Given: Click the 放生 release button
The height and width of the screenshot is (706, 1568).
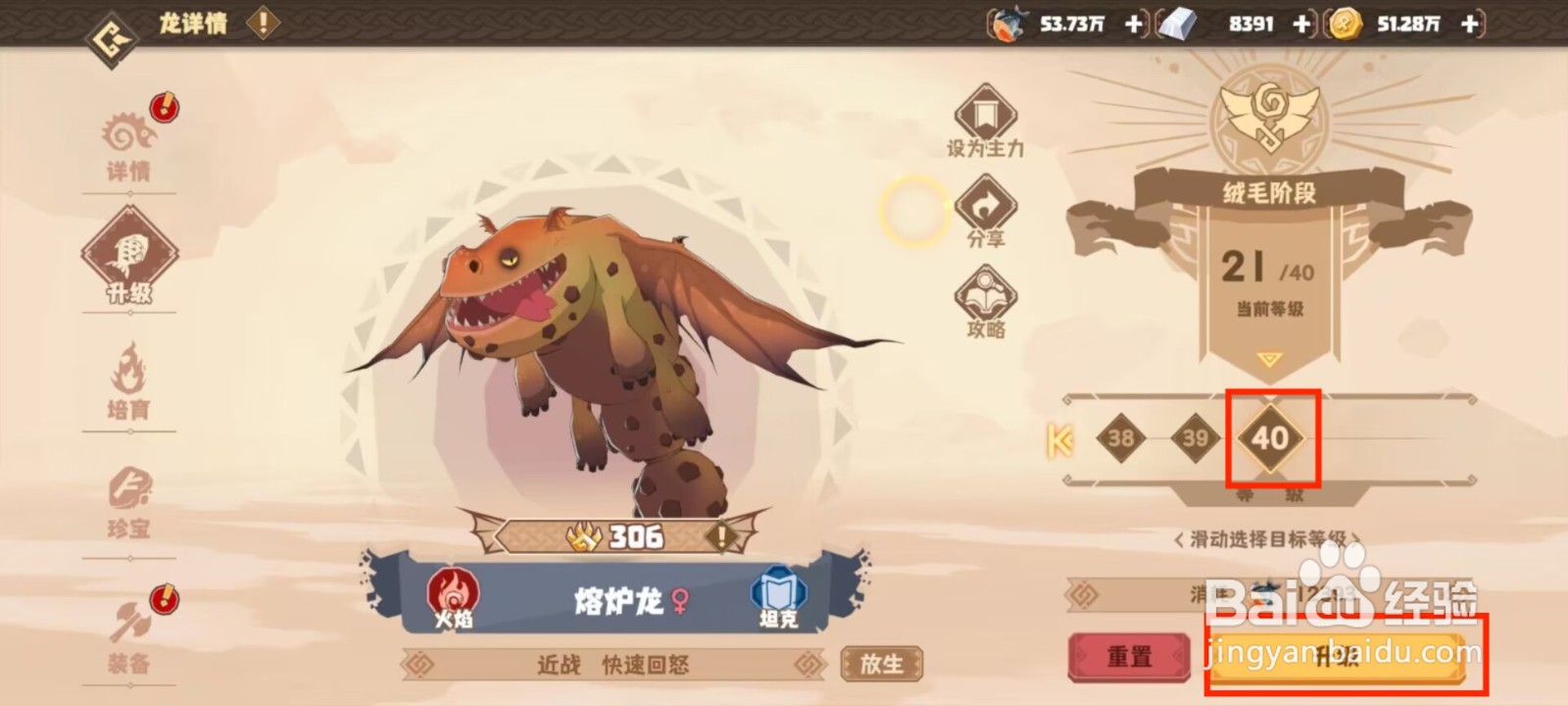Looking at the screenshot, I should pos(881,663).
